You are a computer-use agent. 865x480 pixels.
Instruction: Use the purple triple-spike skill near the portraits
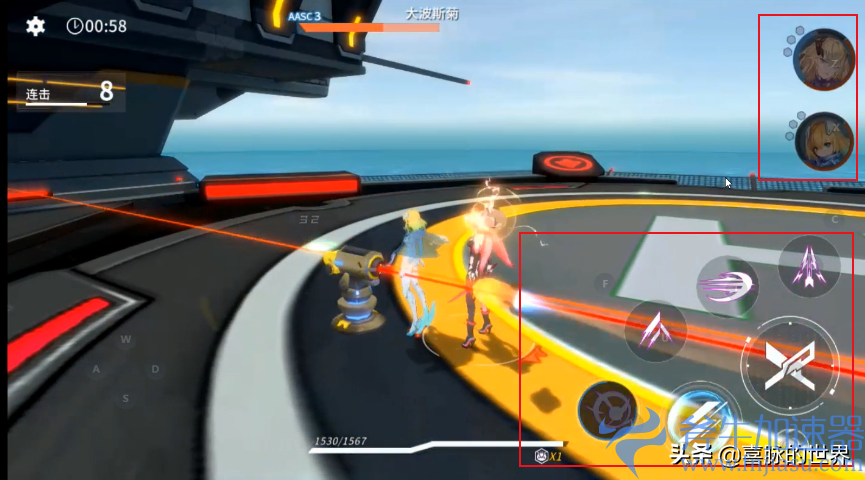point(808,267)
